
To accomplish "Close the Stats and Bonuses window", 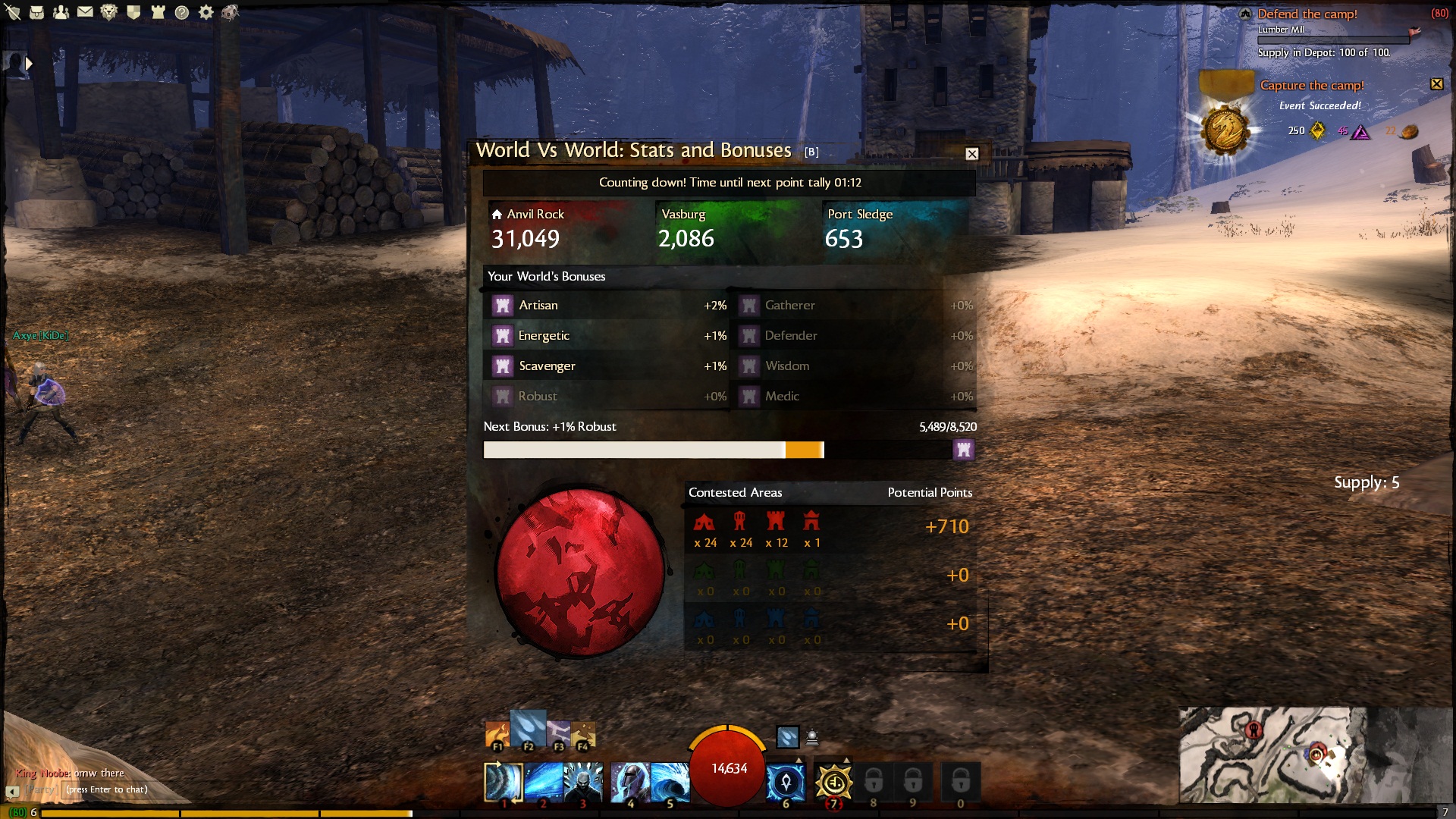I will tap(971, 154).
